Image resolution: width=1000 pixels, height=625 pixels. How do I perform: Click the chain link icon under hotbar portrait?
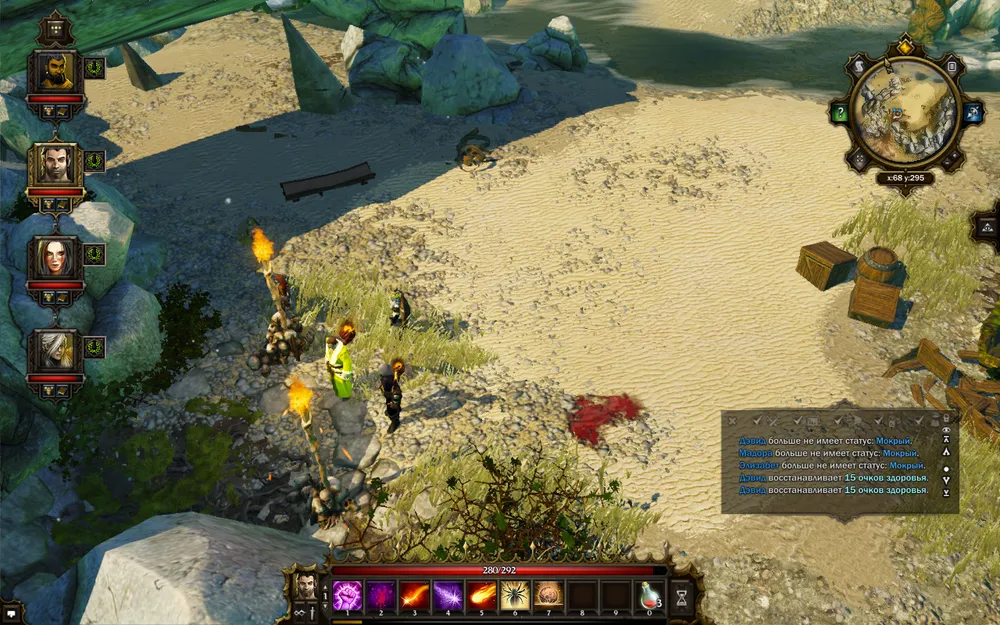click(x=304, y=612)
